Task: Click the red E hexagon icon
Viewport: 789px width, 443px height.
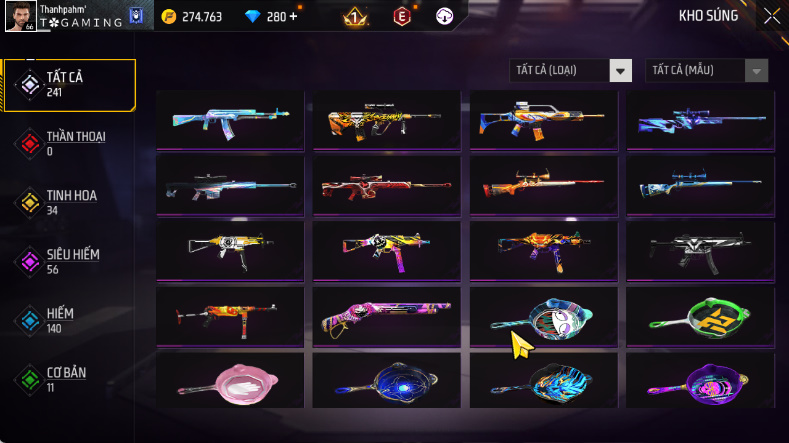Action: click(401, 16)
